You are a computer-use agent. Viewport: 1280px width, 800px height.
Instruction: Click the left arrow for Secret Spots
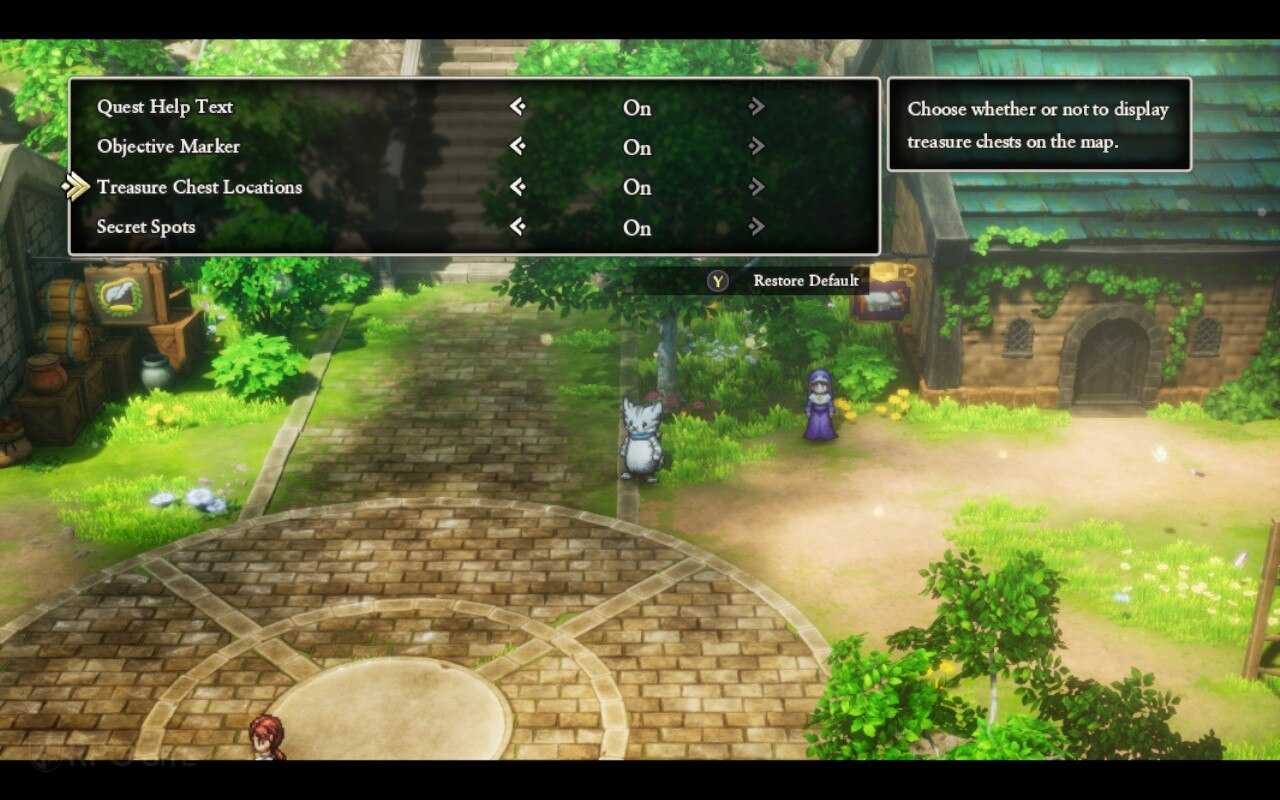517,227
